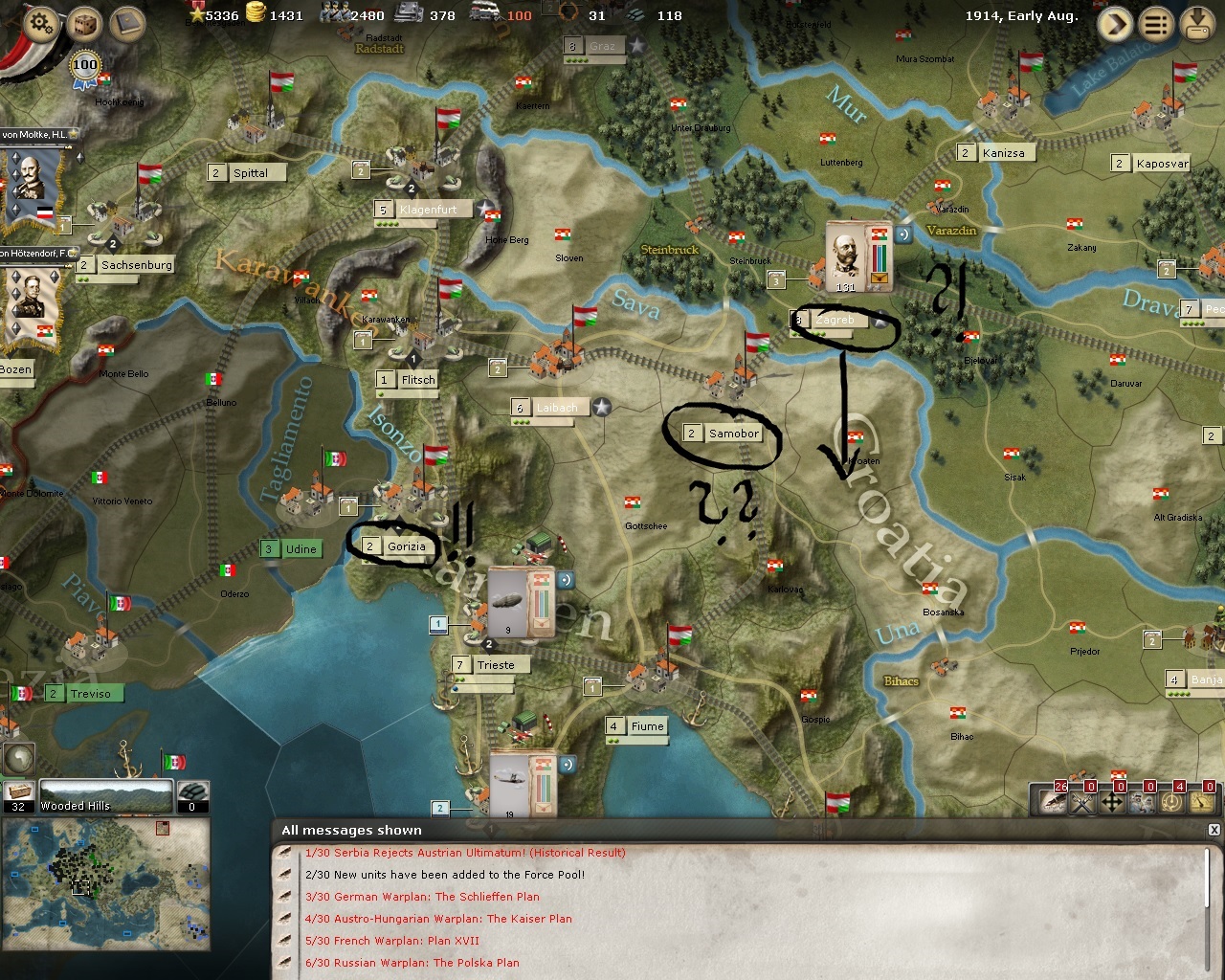The image size is (1225, 980).
Task: Close the message log panel
Action: (1214, 830)
